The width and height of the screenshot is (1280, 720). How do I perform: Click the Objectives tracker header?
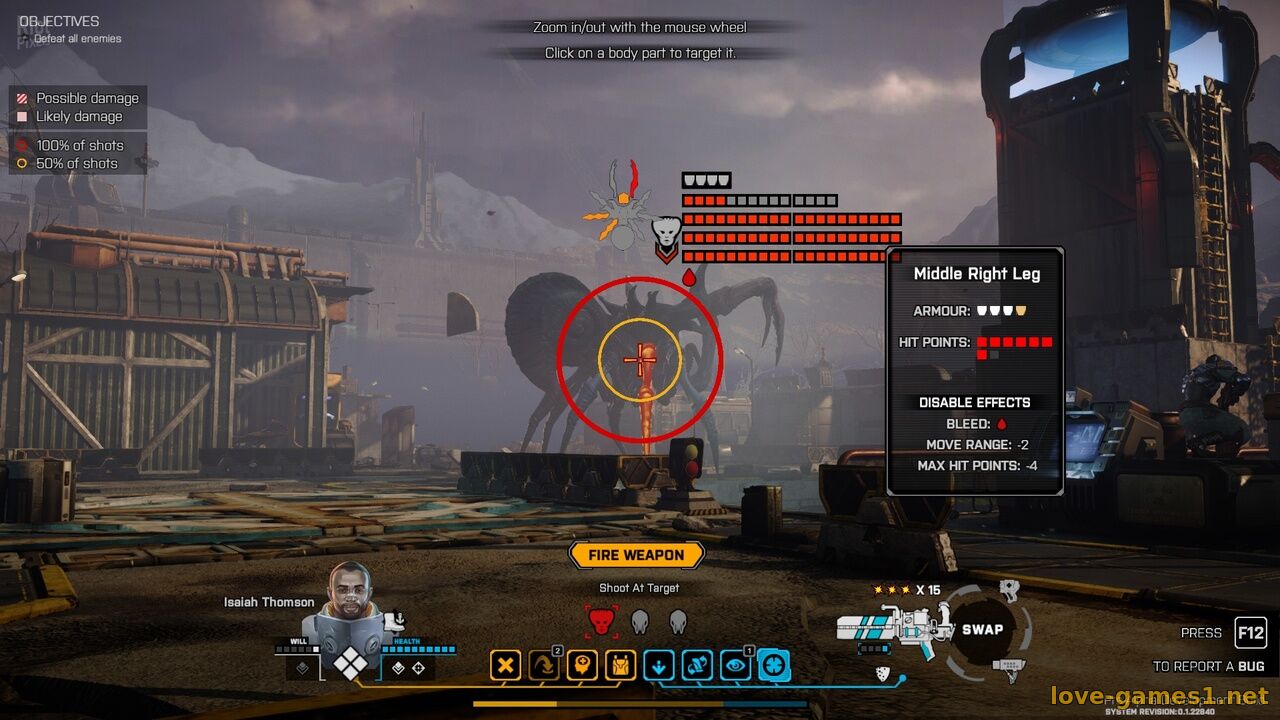coord(59,21)
